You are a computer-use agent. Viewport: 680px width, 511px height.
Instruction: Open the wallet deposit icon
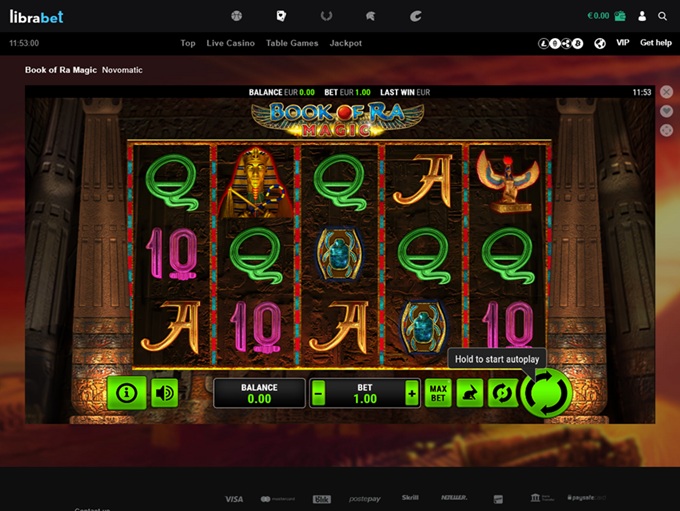click(620, 16)
